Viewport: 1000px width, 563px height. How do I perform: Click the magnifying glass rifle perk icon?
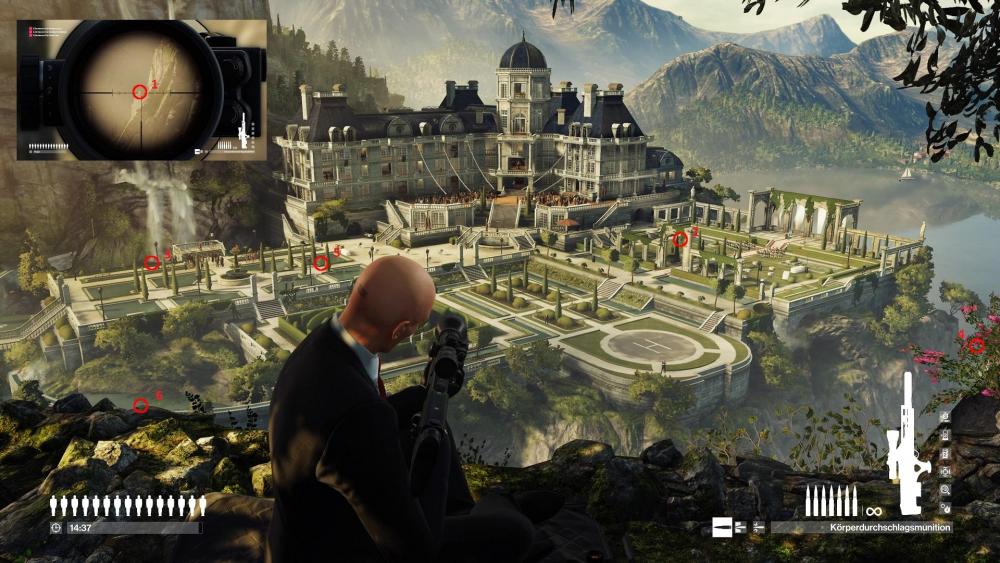coord(946,490)
